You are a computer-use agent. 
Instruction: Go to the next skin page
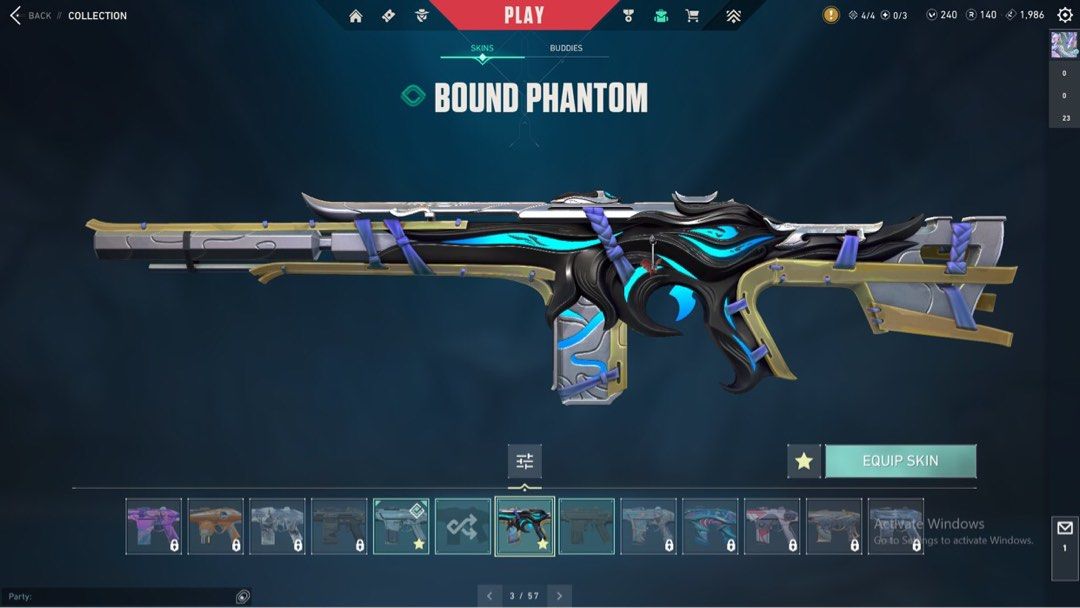click(x=560, y=596)
